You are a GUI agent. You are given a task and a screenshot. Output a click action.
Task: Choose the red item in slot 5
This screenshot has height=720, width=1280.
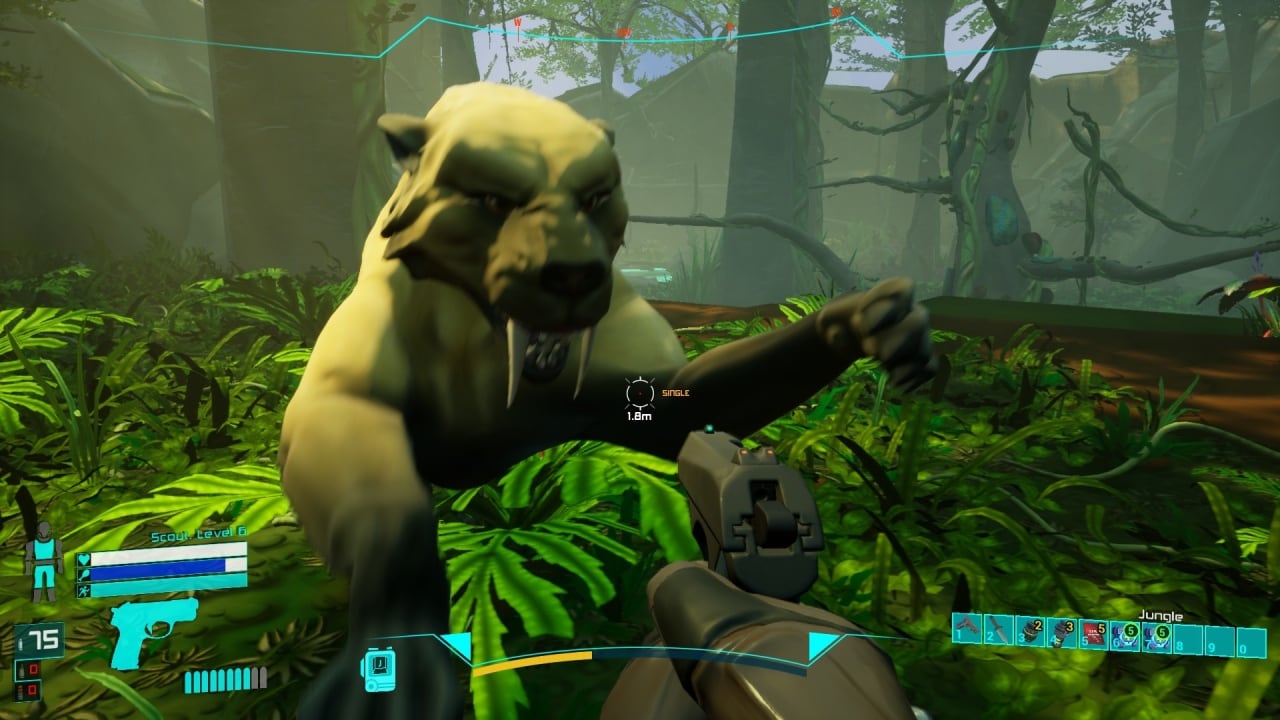coord(1093,631)
